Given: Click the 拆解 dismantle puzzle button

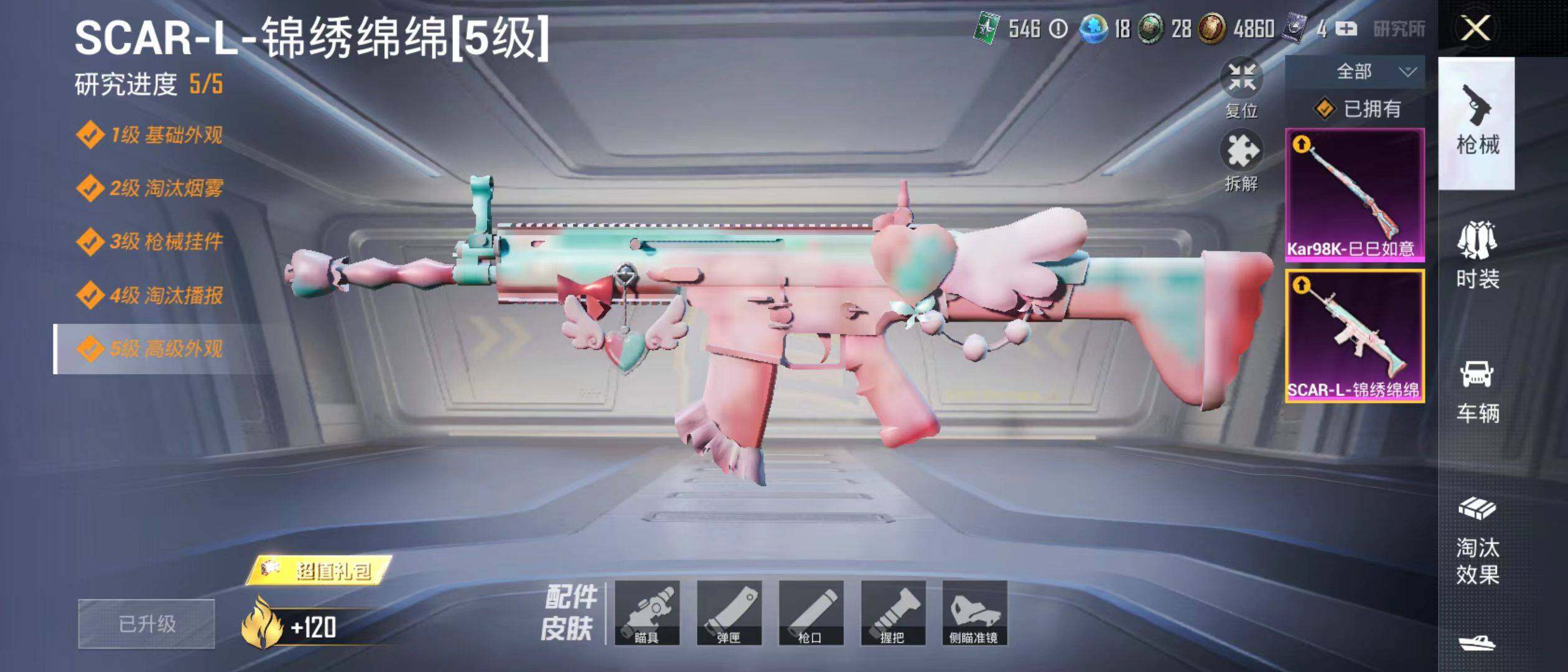Looking at the screenshot, I should (x=1241, y=159).
